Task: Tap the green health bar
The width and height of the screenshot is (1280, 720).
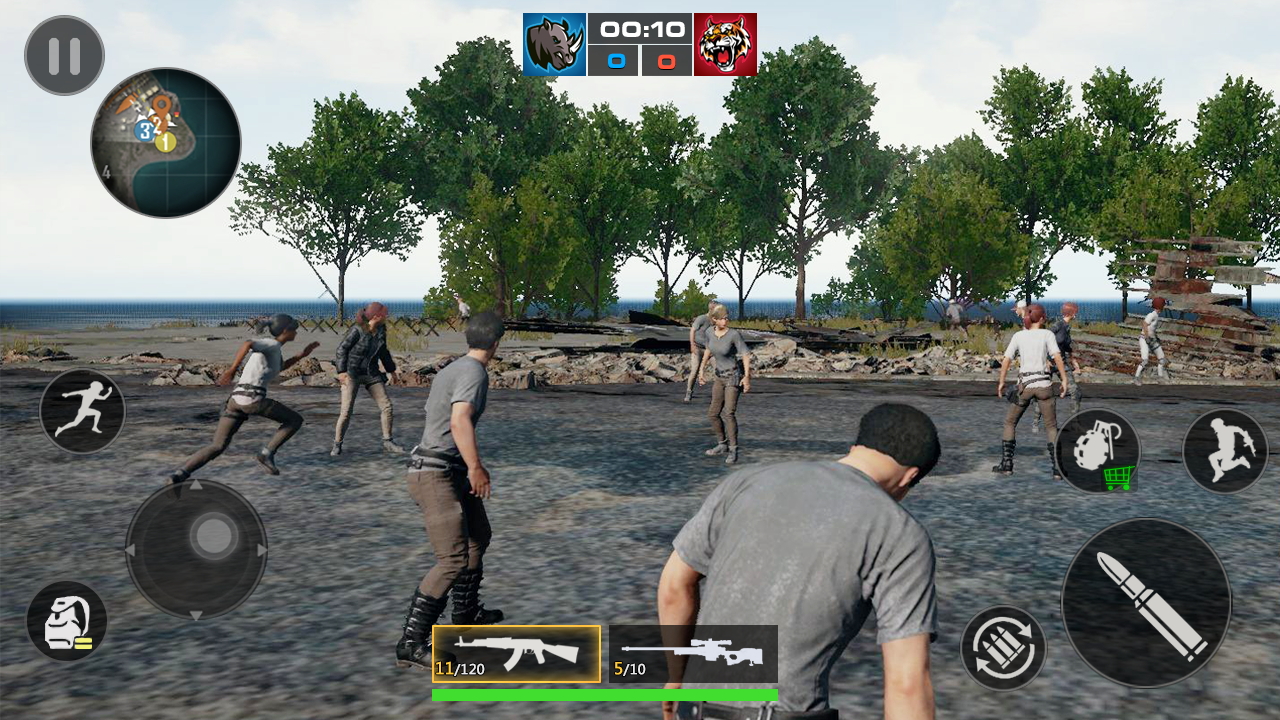Action: click(605, 691)
